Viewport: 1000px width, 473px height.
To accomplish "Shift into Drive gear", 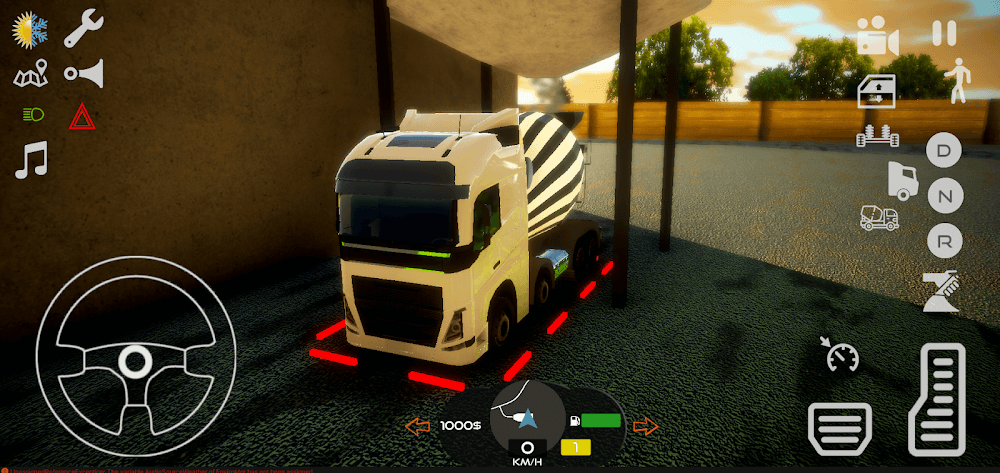I will tap(943, 153).
